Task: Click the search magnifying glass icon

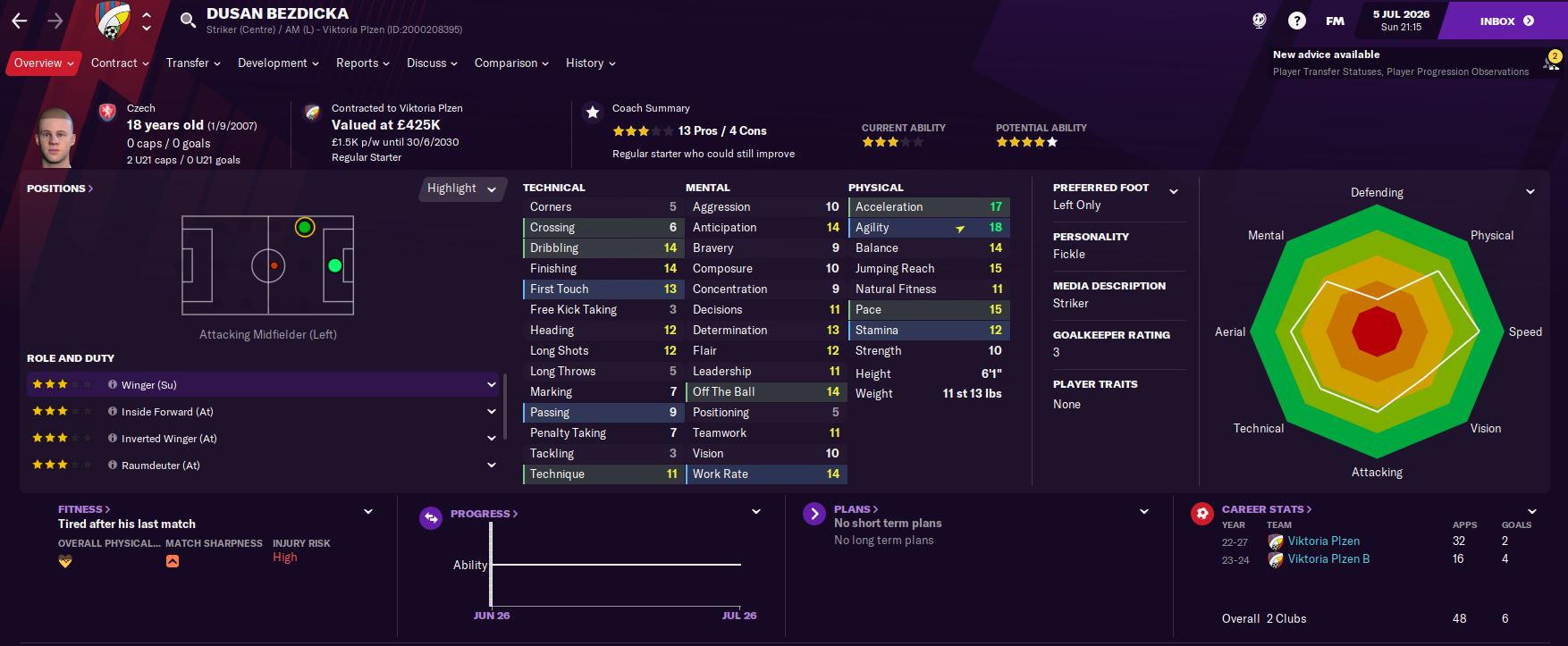Action: pyautogui.click(x=188, y=21)
